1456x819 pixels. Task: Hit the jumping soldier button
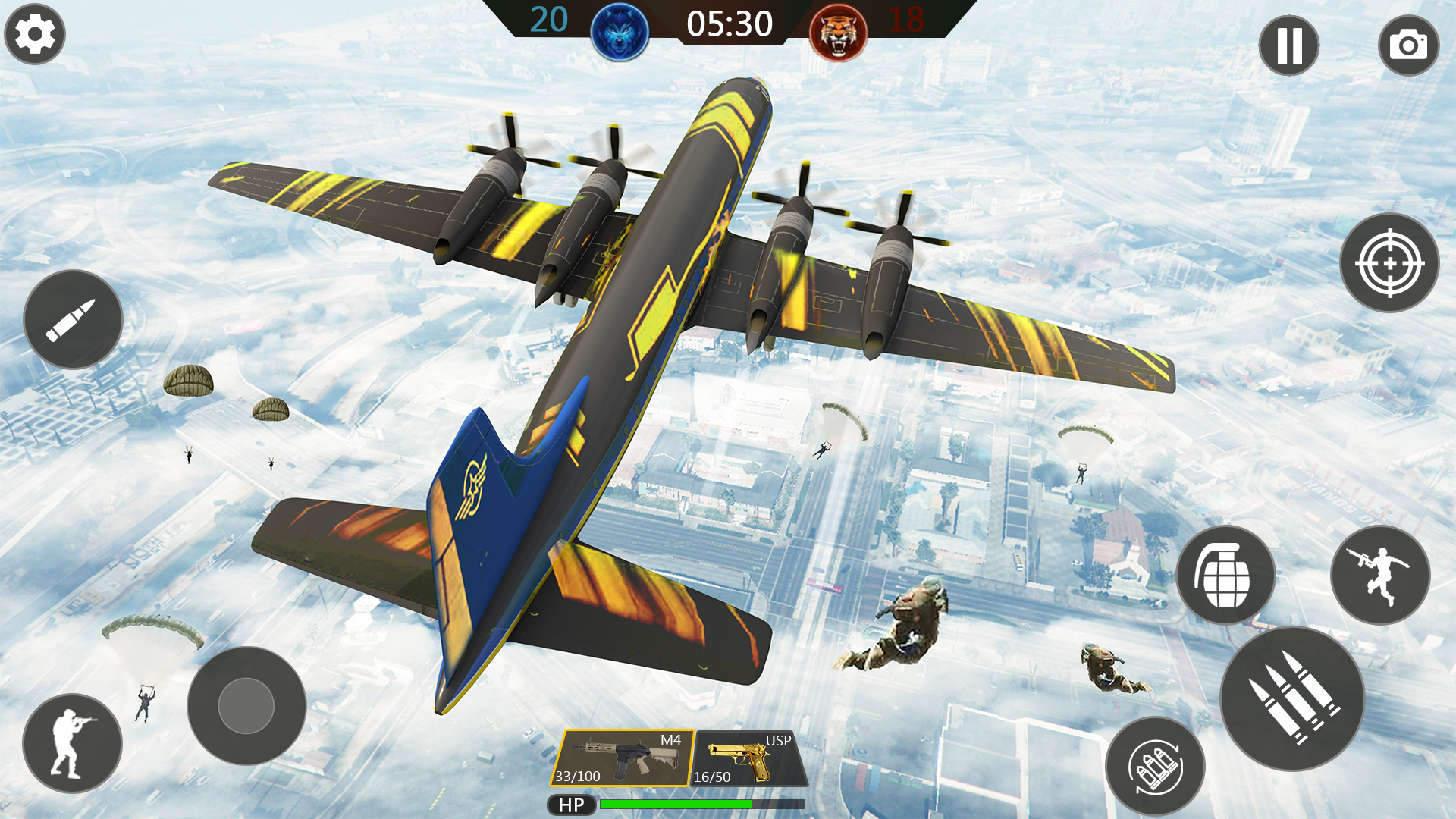(x=1380, y=576)
